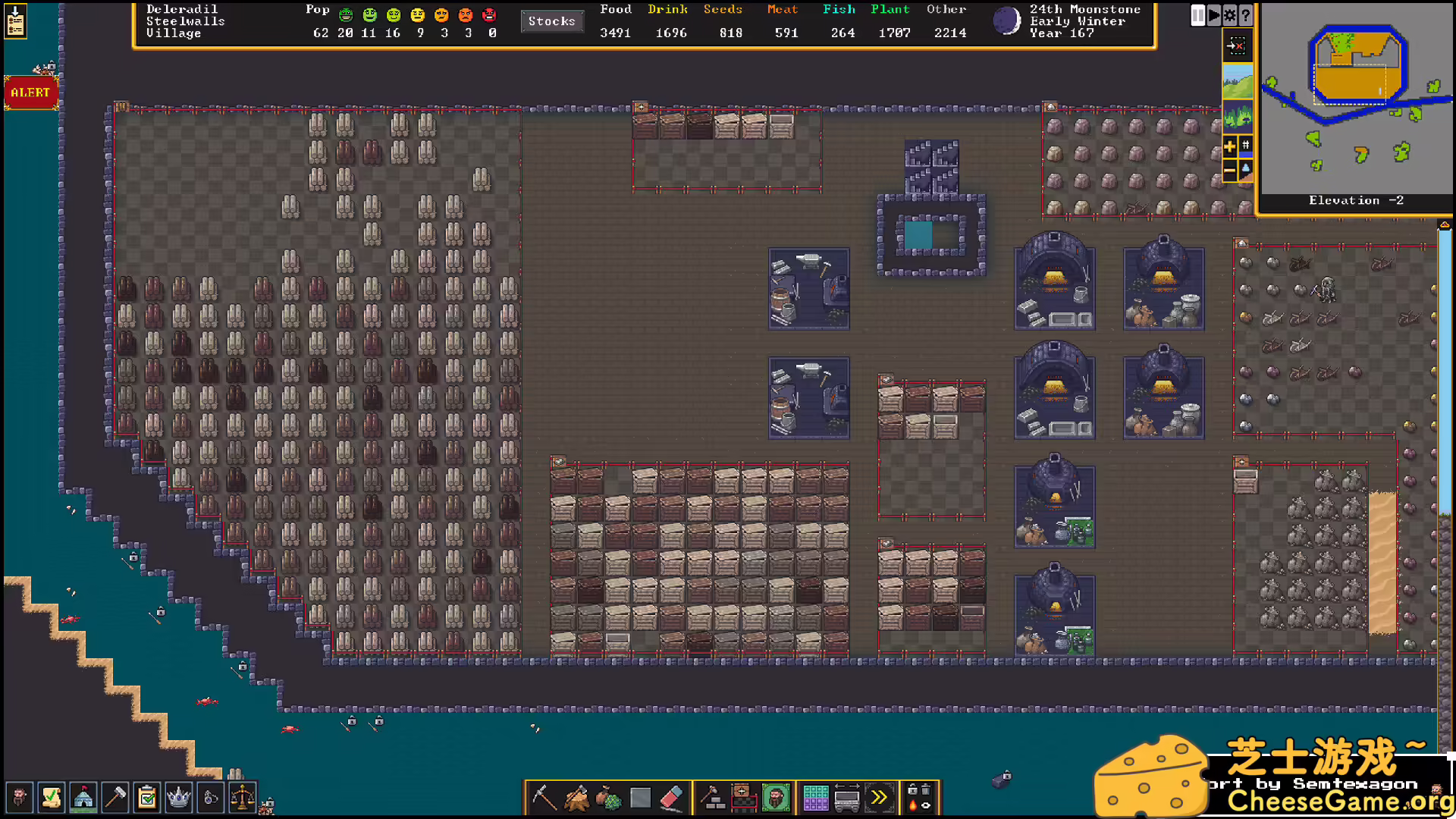Expand the extra tools chevron menu
Image resolution: width=1456 pixels, height=819 pixels.
click(877, 796)
